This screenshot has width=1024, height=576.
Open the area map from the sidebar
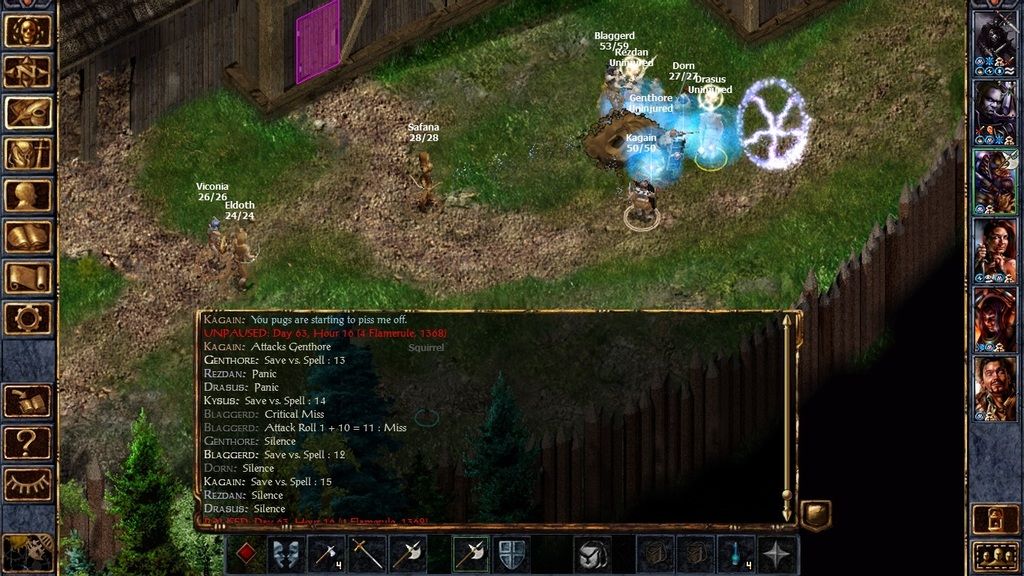click(28, 71)
